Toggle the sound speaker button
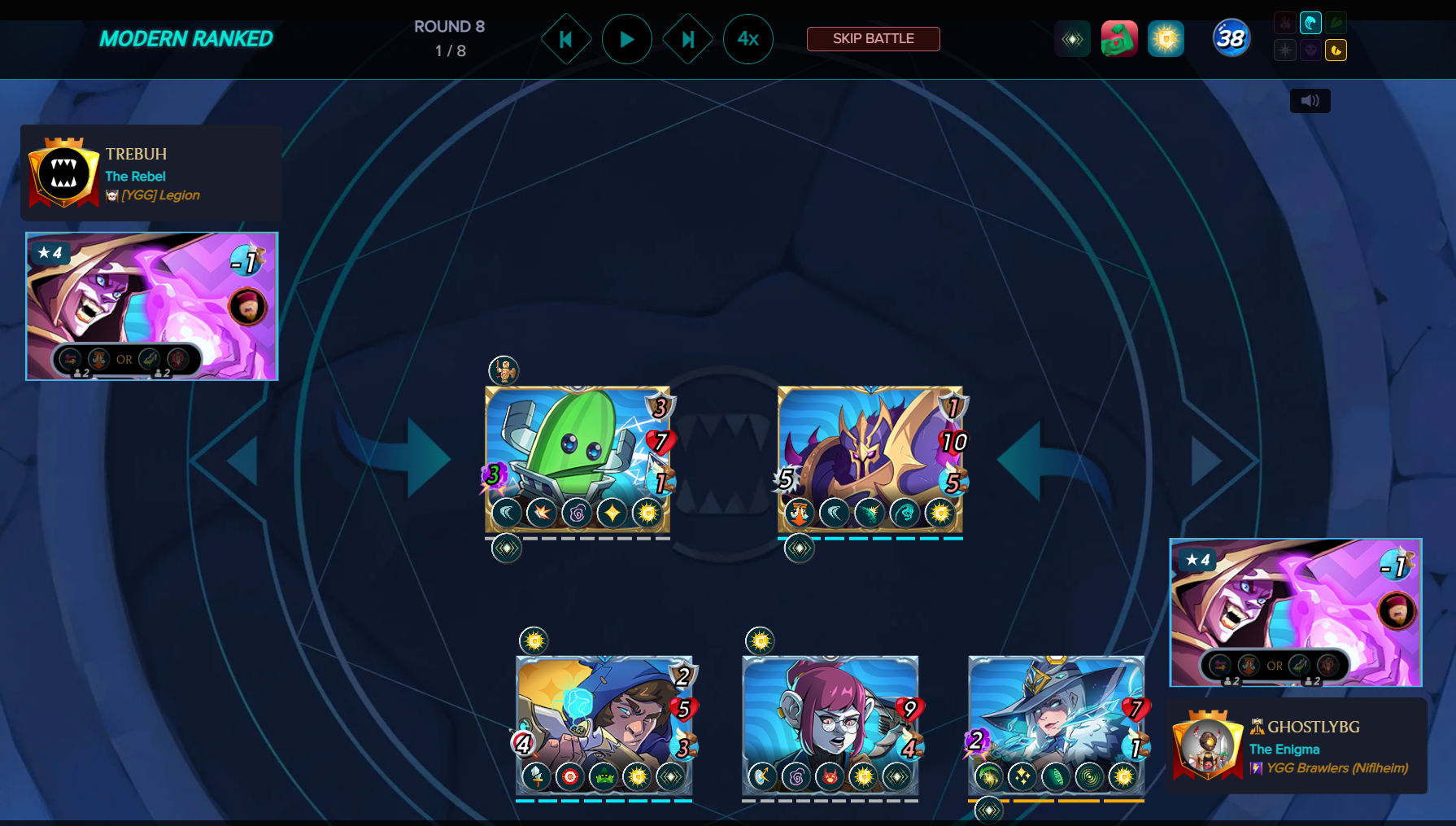 coord(1310,101)
